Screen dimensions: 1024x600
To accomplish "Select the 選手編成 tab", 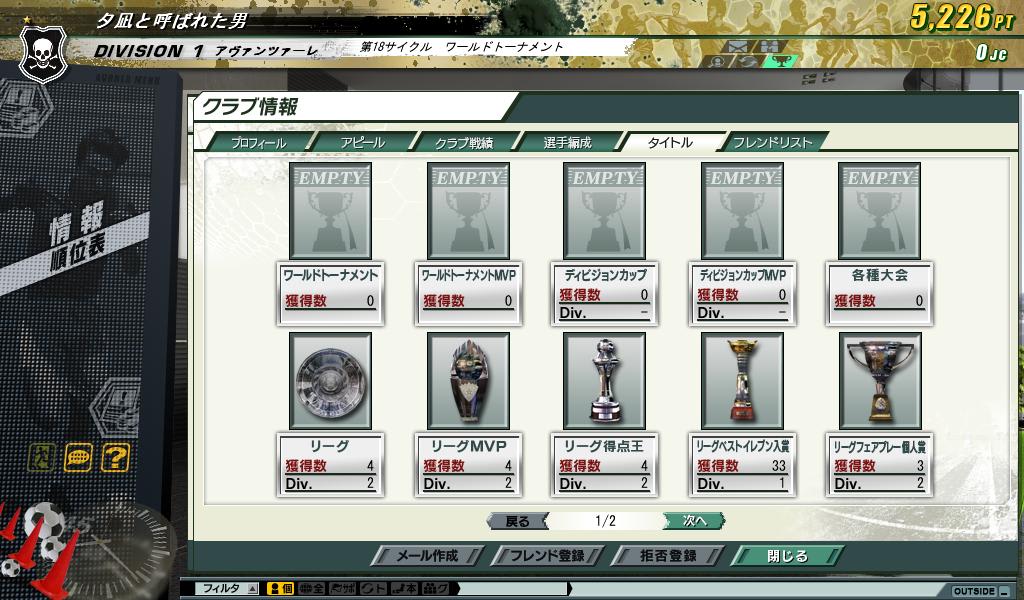I will click(567, 143).
